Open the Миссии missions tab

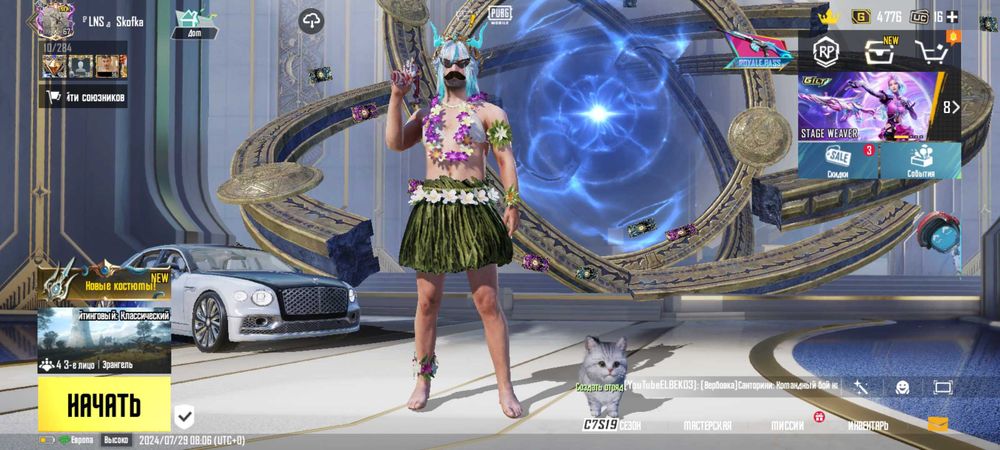coord(788,425)
